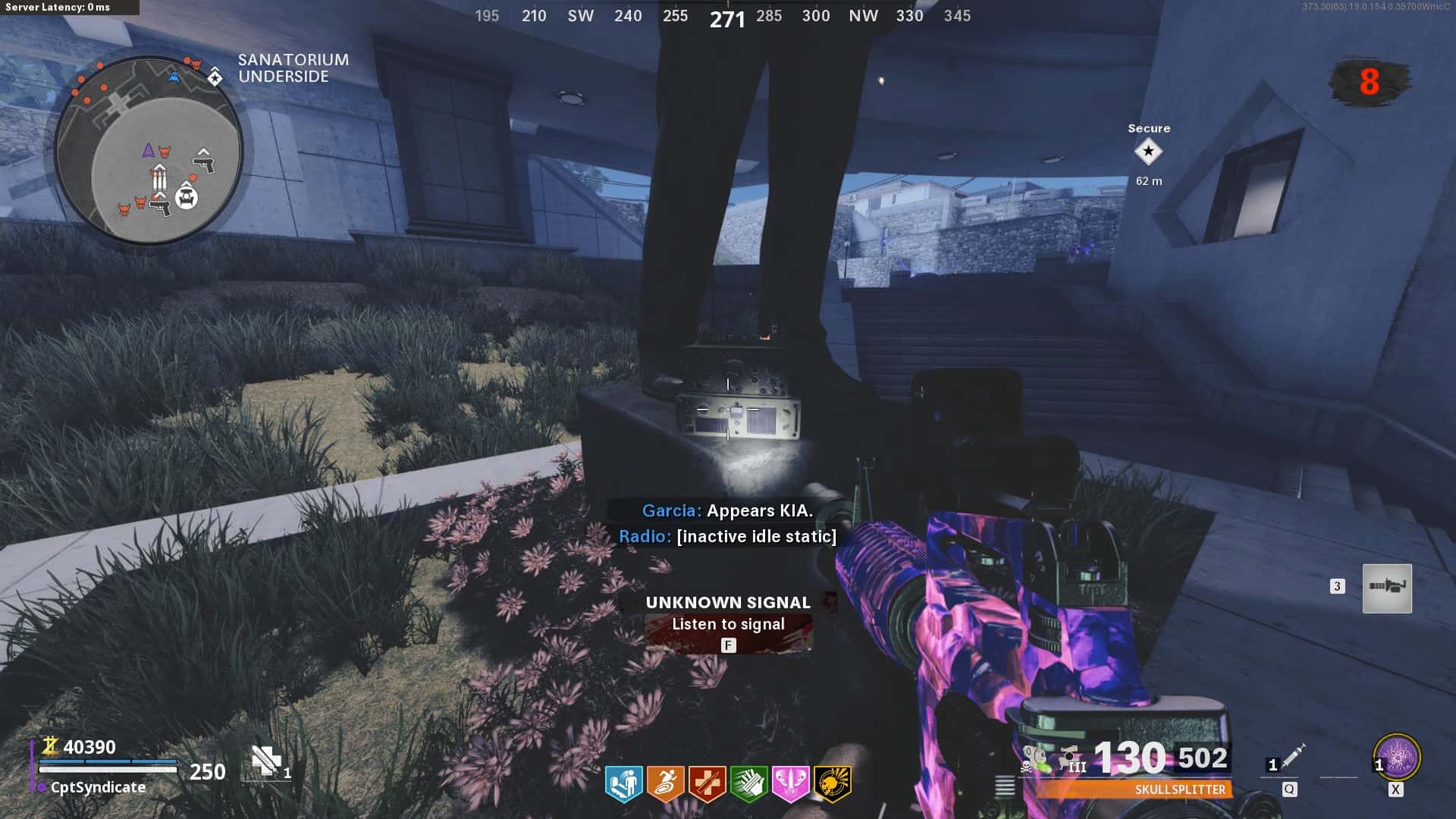Select the Secure objective star marker
The height and width of the screenshot is (819, 1456).
1148,152
